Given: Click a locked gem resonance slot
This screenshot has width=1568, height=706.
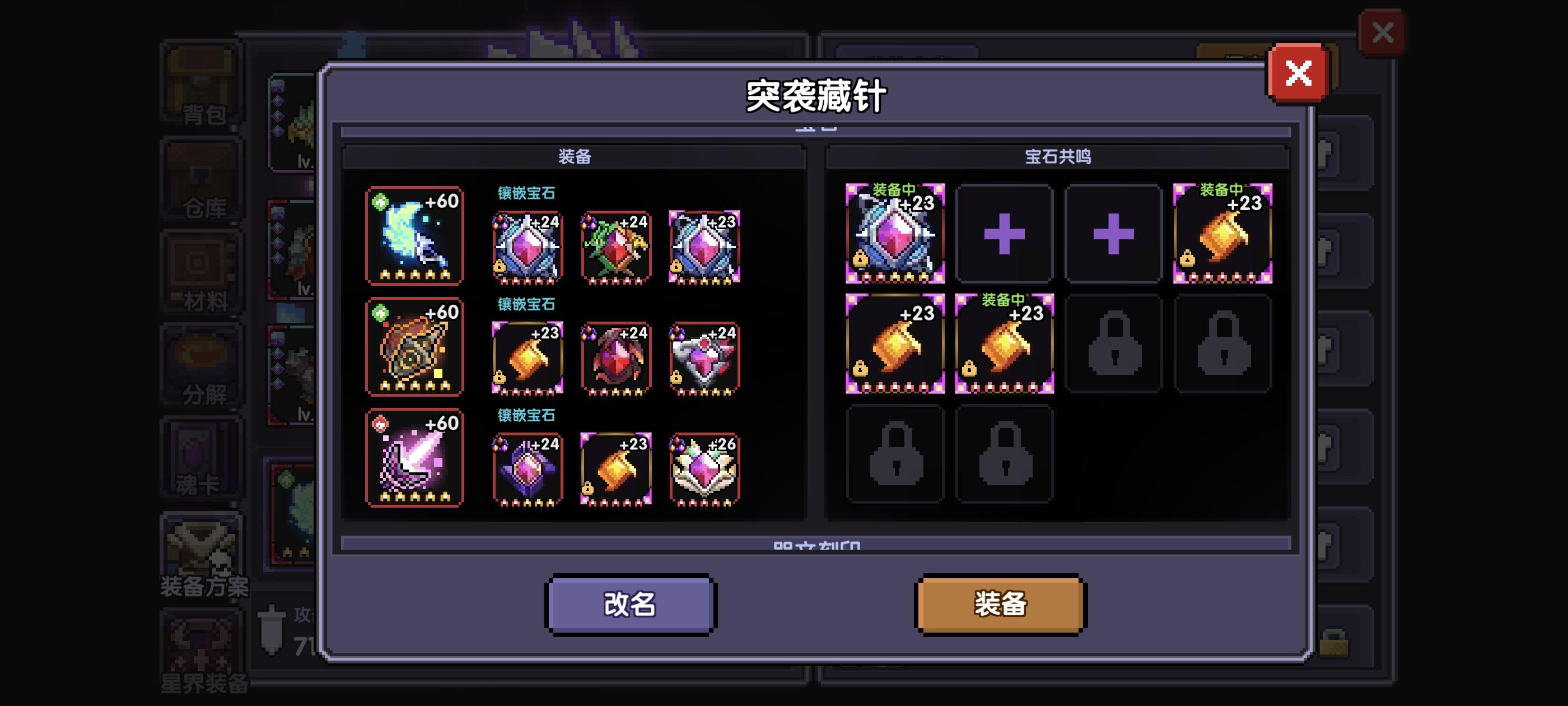Looking at the screenshot, I should point(1114,344).
